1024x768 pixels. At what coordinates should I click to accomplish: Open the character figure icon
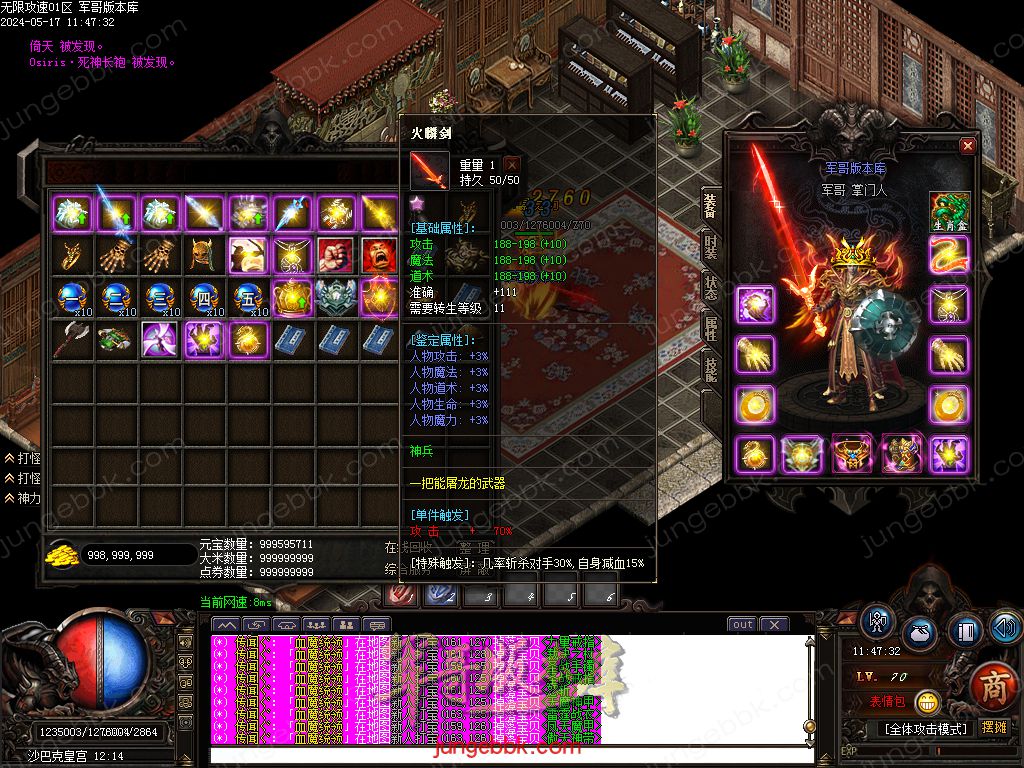[x=879, y=621]
